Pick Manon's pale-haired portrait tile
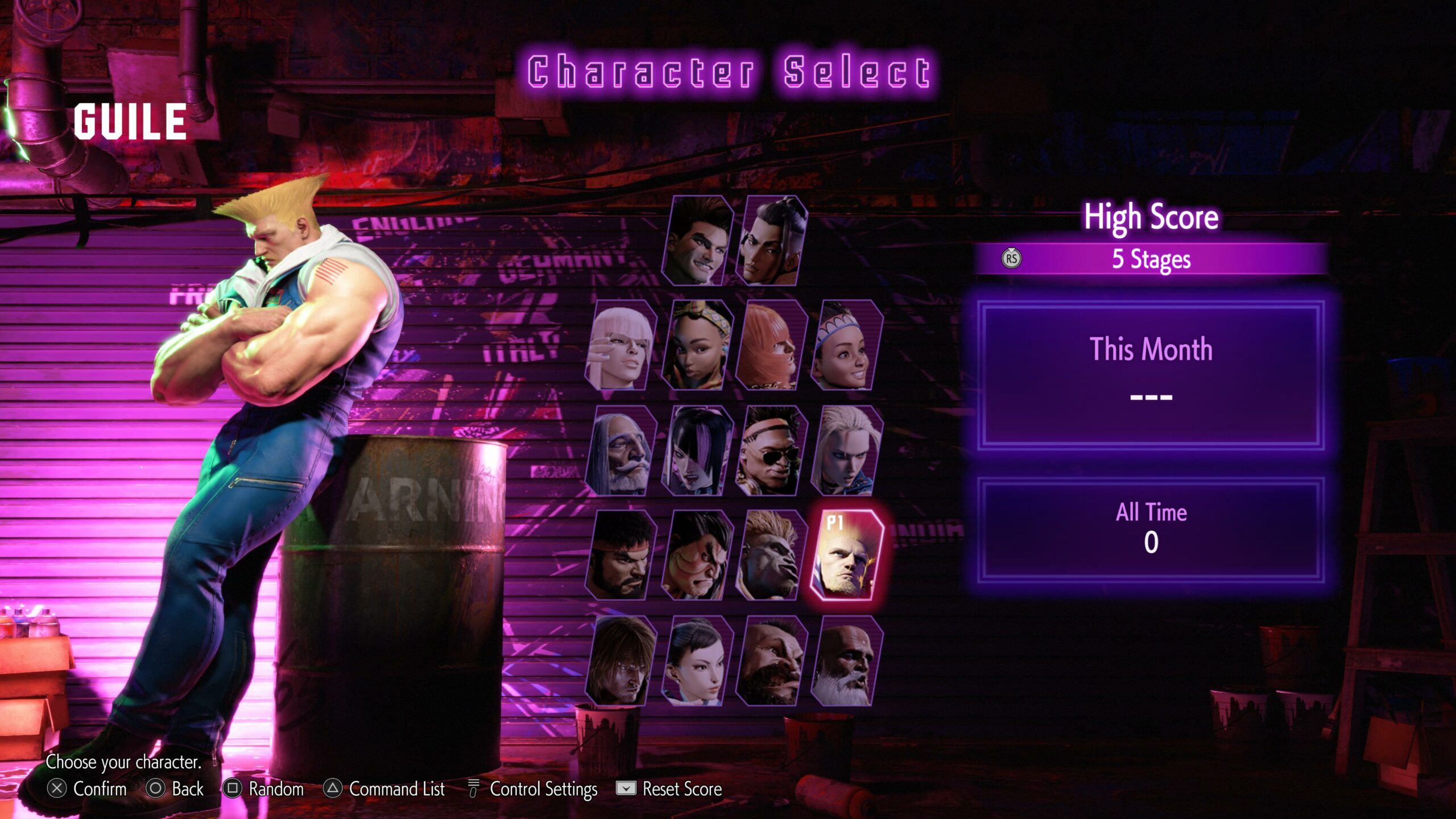 pos(621,345)
